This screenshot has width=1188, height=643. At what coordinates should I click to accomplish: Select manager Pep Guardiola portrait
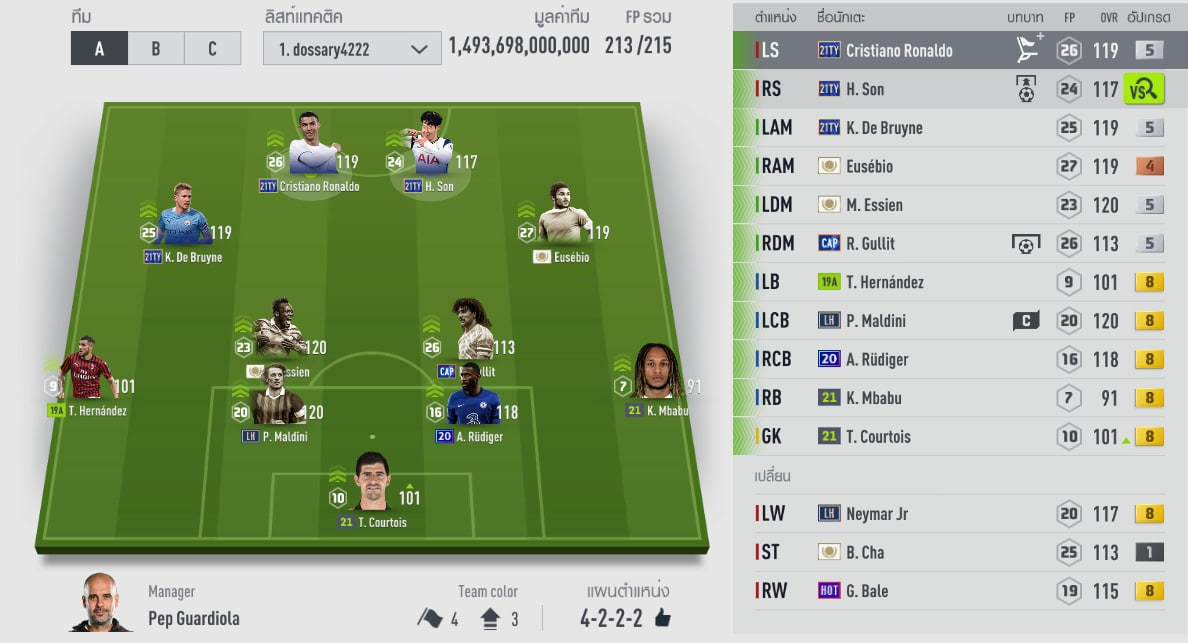pos(101,603)
